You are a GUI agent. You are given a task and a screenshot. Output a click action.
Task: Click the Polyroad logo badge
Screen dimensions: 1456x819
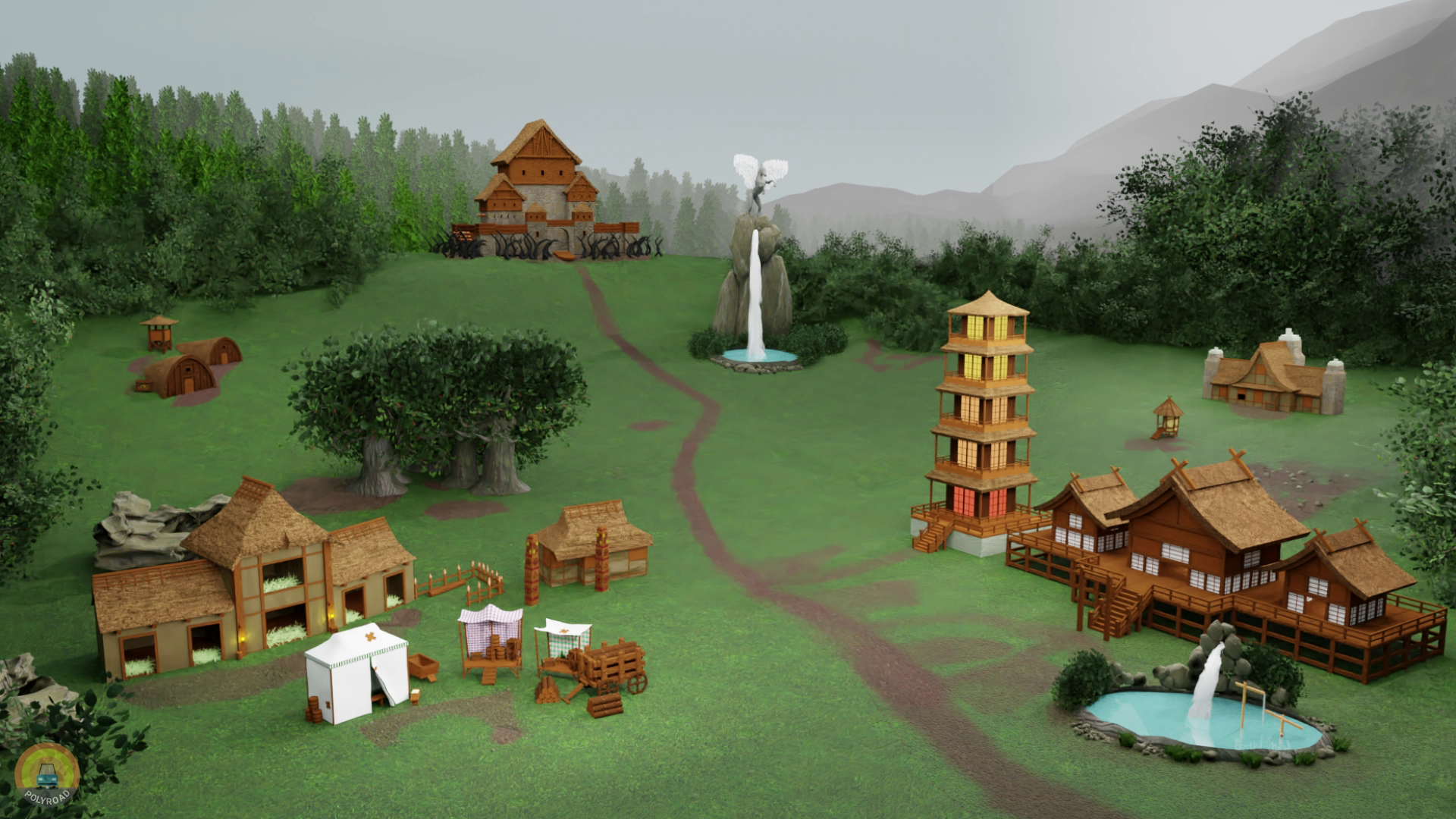pos(48,773)
